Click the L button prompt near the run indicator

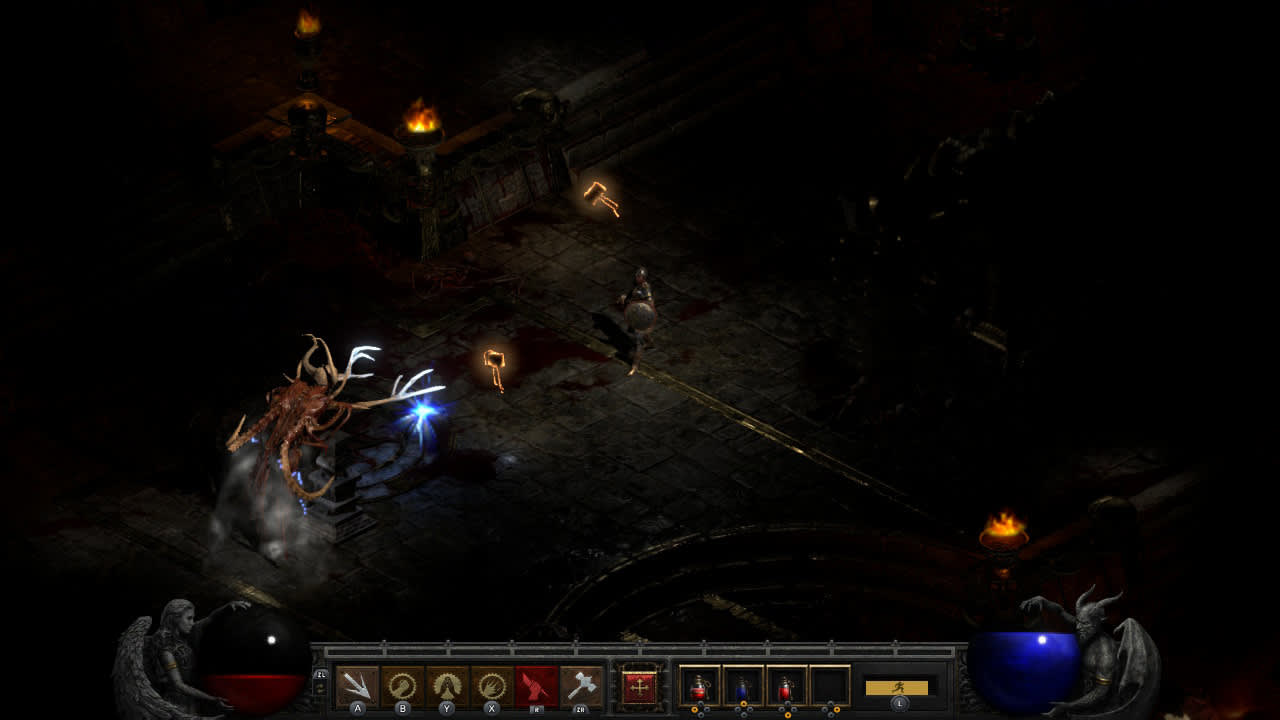[x=900, y=704]
